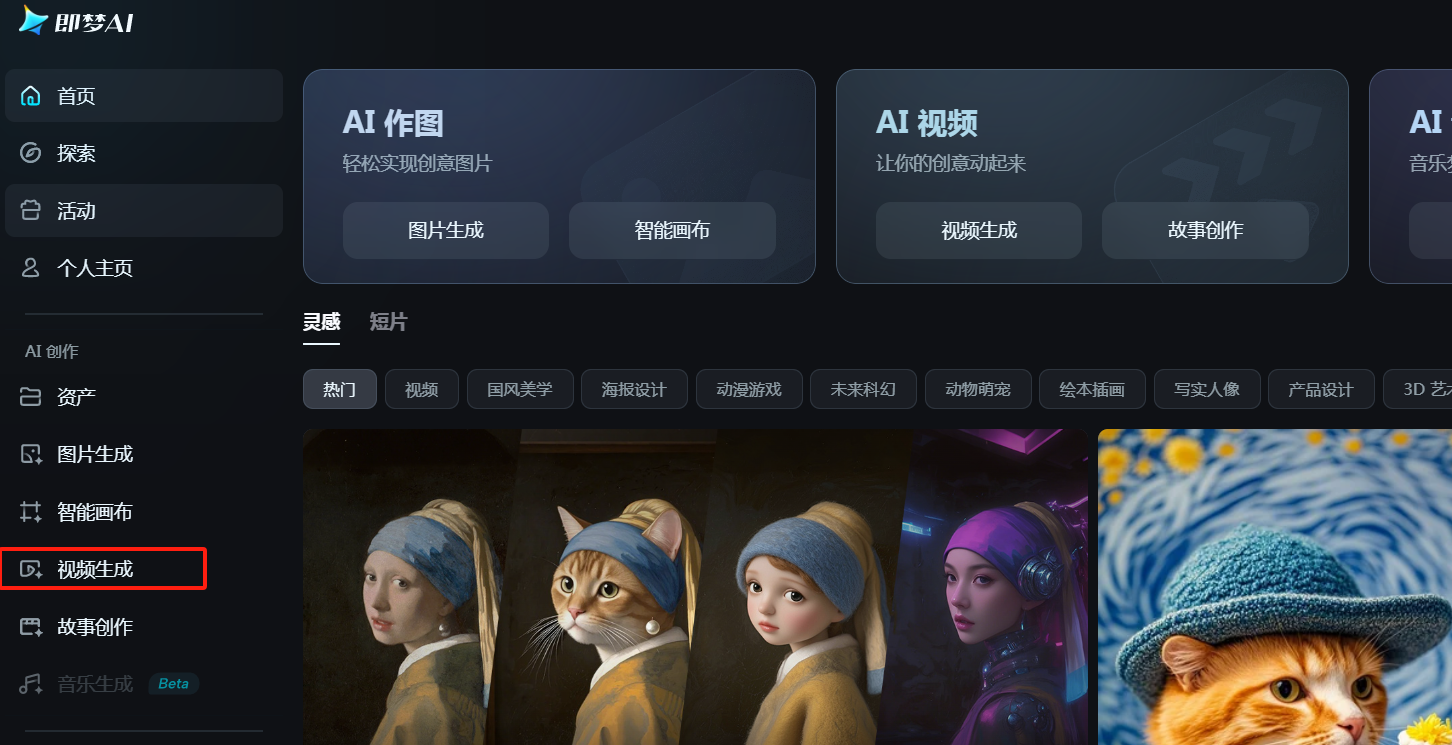Enable the 动漫游戏 category filter
This screenshot has height=745, width=1452.
coord(749,389)
